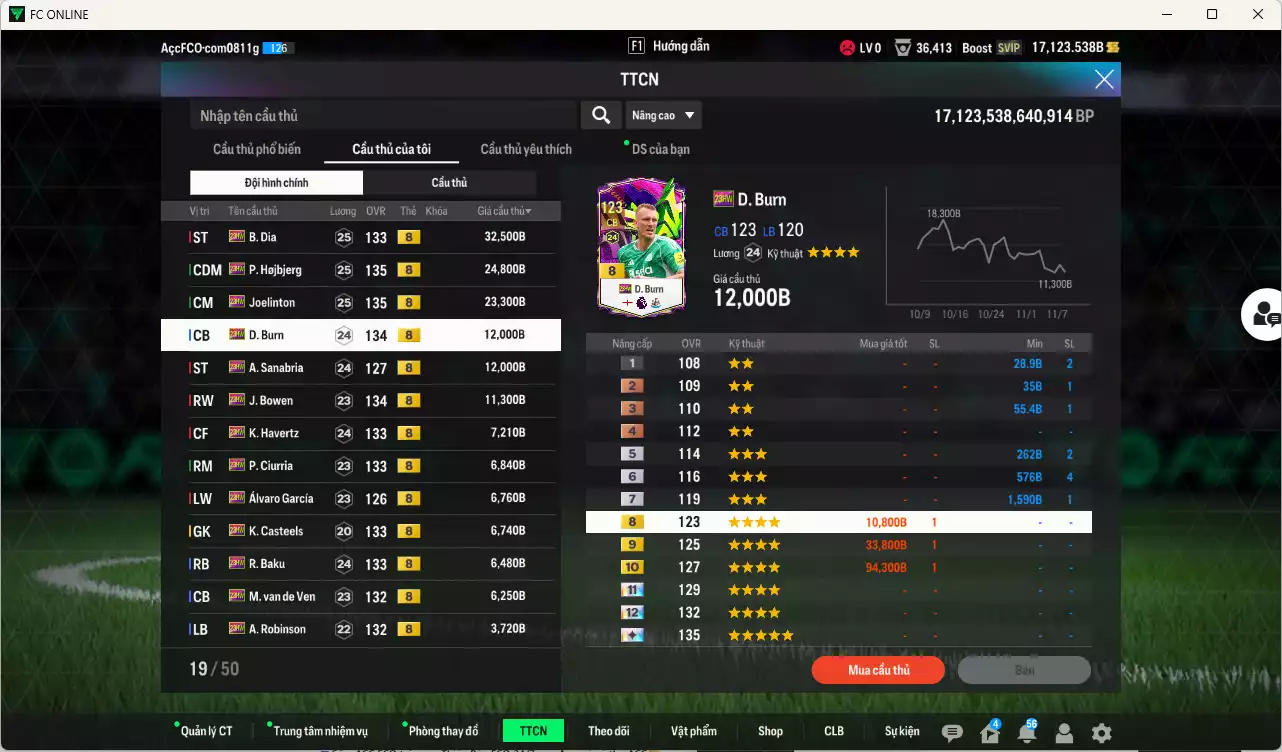The width and height of the screenshot is (1282, 752).
Task: Open the settings gear icon
Action: (1101, 733)
